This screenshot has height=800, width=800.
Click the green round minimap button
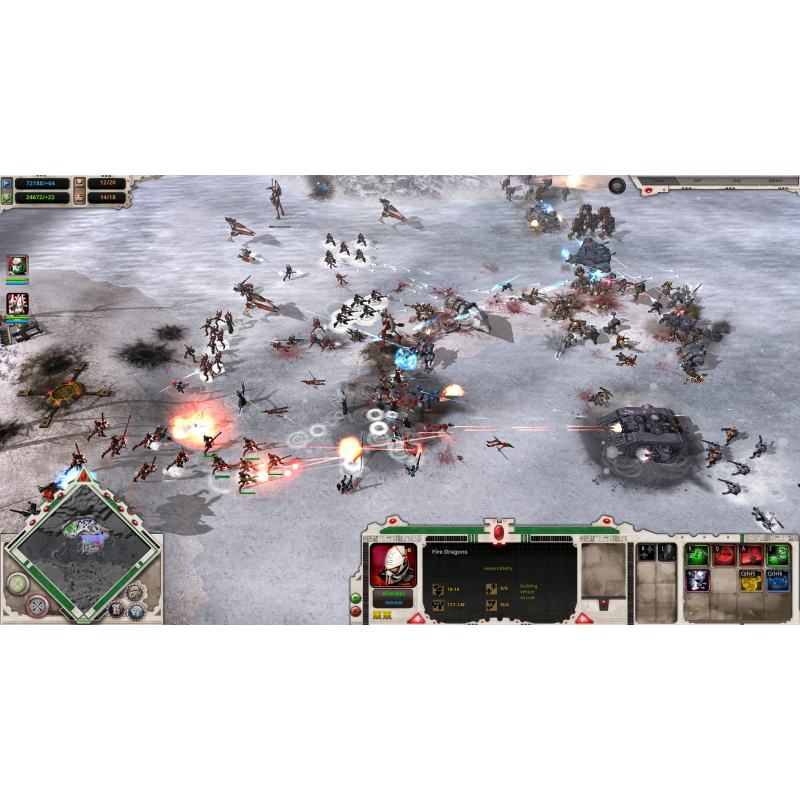click(x=17, y=584)
